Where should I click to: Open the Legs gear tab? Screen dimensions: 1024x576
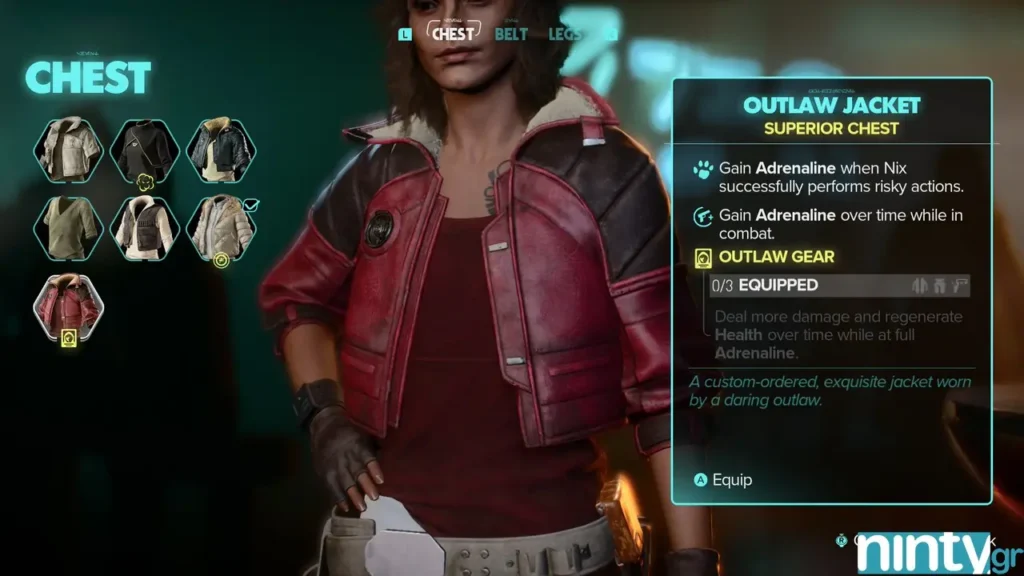(x=565, y=34)
